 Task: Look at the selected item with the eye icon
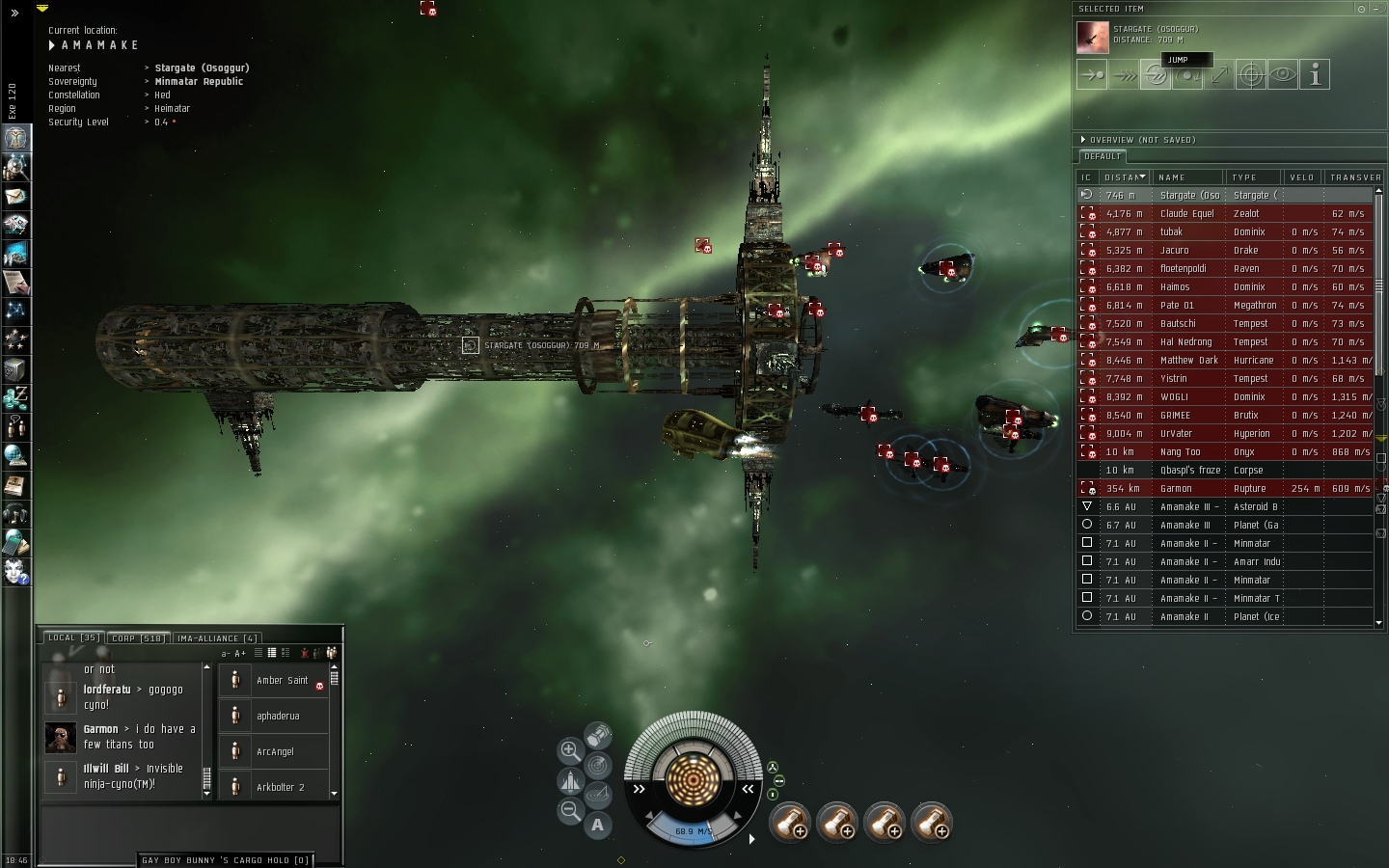[1283, 75]
